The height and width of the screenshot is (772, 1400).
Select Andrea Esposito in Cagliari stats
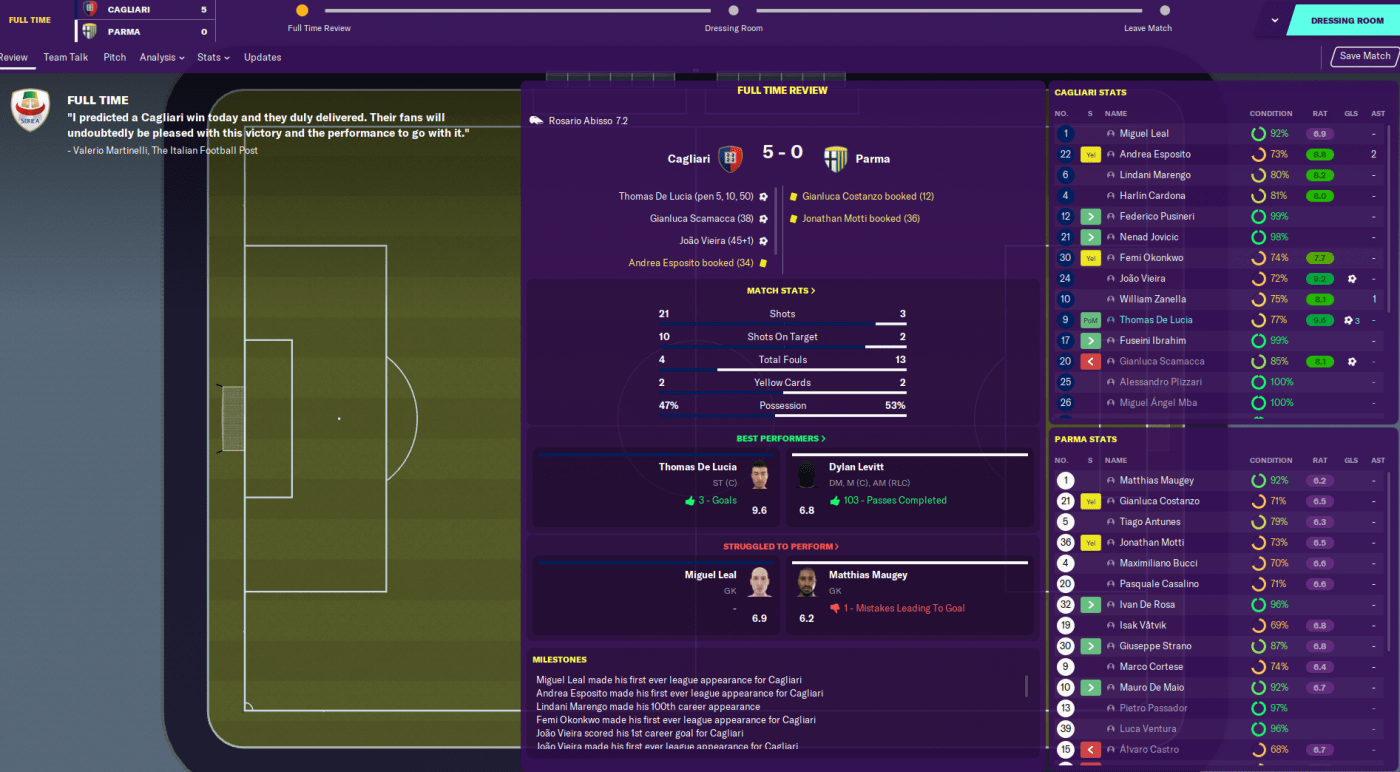[x=1155, y=154]
